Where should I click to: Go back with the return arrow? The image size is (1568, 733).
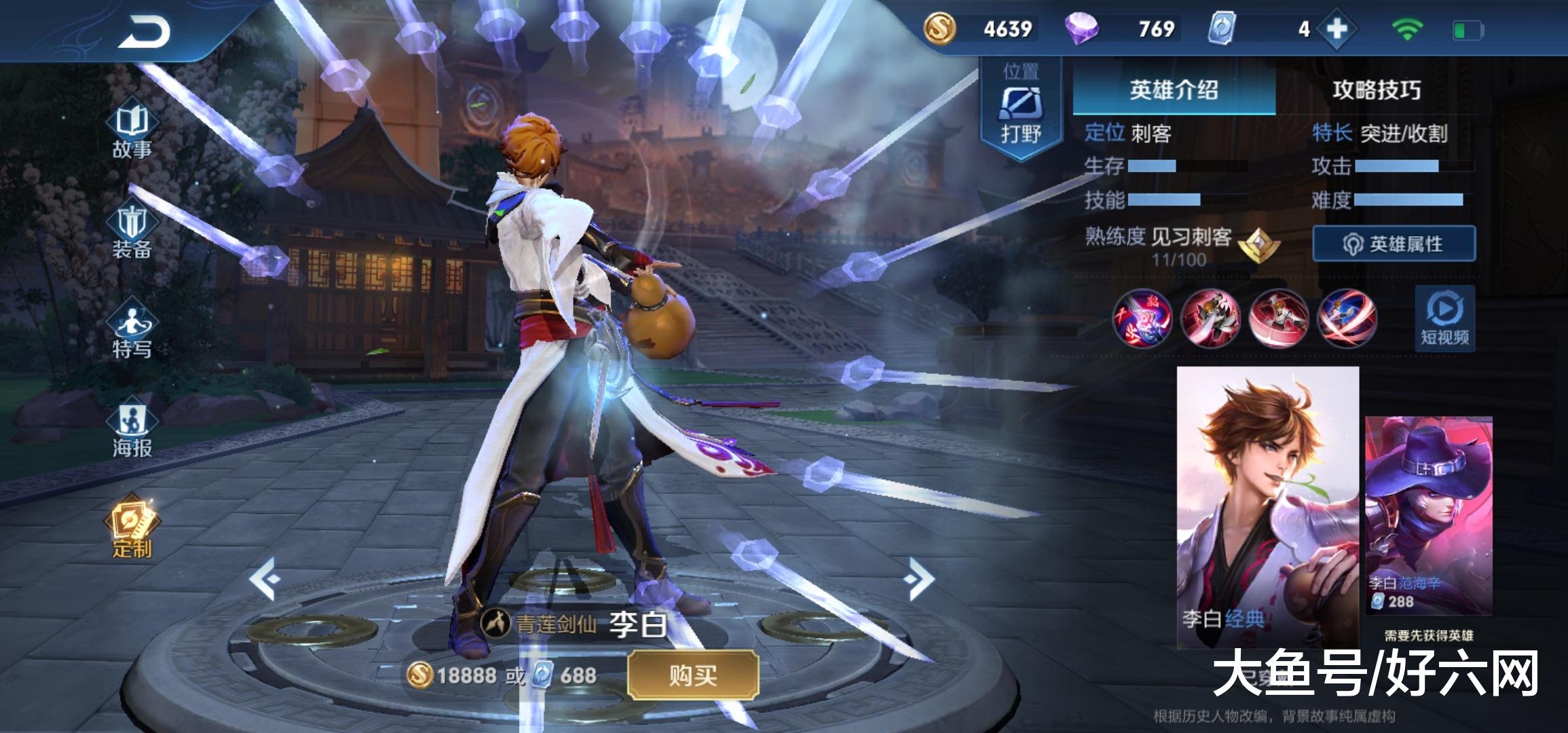point(144,32)
